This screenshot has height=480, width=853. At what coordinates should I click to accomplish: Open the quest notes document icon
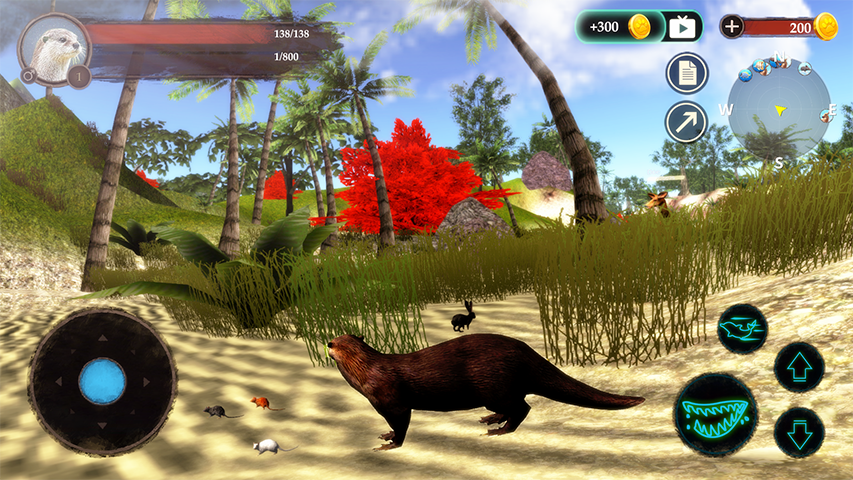click(x=687, y=73)
